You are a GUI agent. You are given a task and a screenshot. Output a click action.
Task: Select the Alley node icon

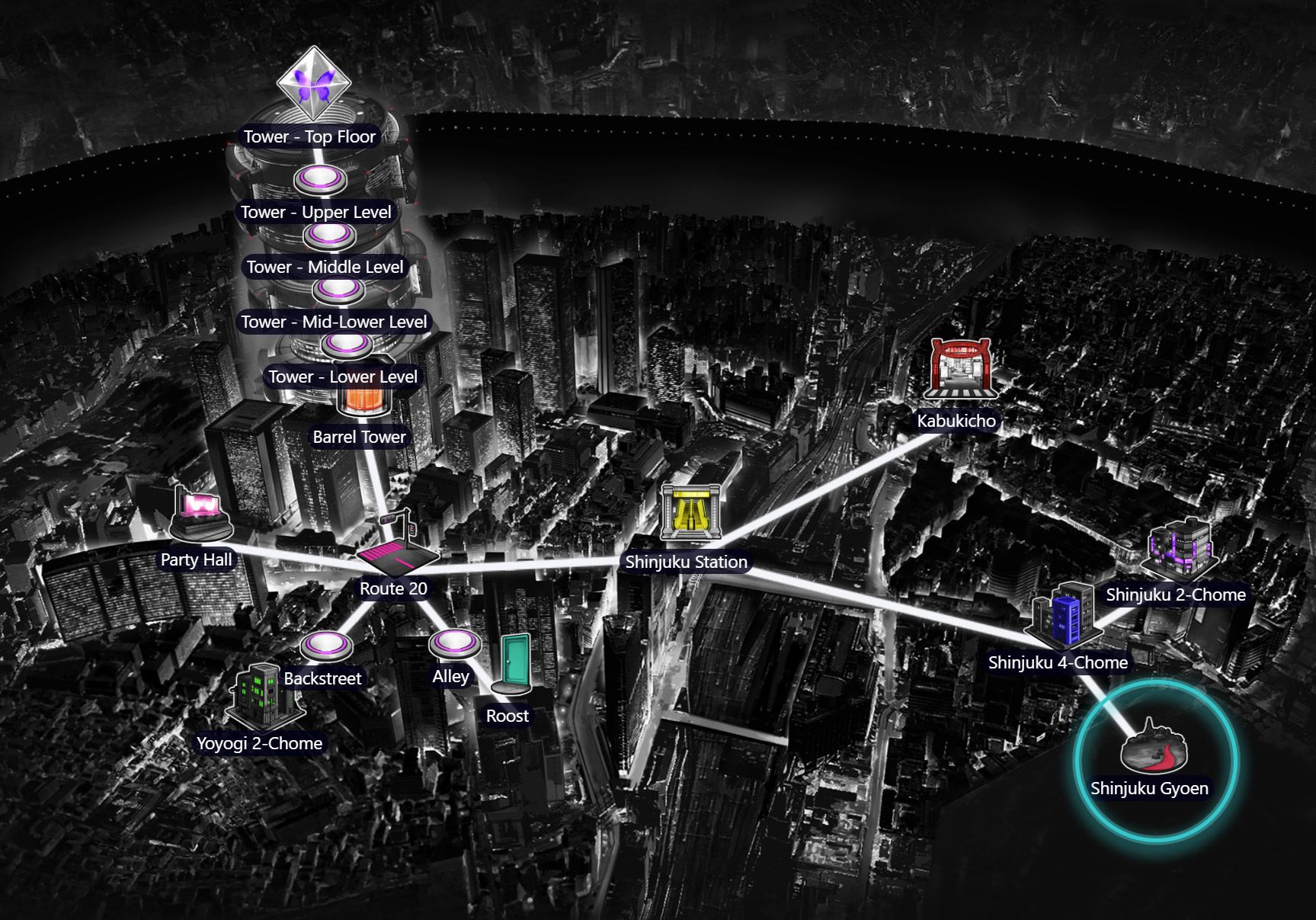click(455, 644)
